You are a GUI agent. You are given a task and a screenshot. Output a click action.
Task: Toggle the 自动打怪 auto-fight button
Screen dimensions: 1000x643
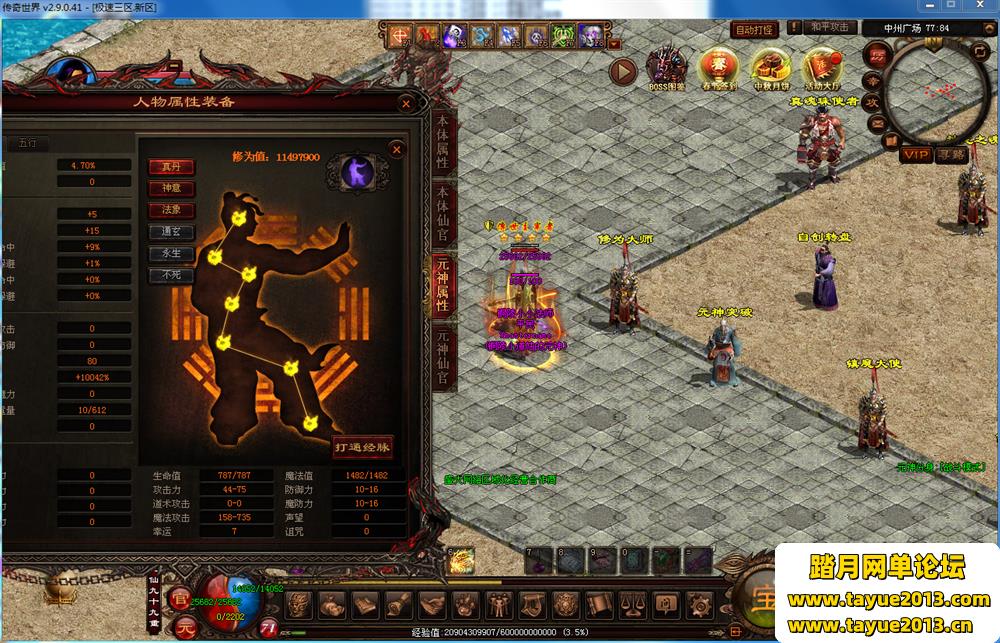pos(755,31)
